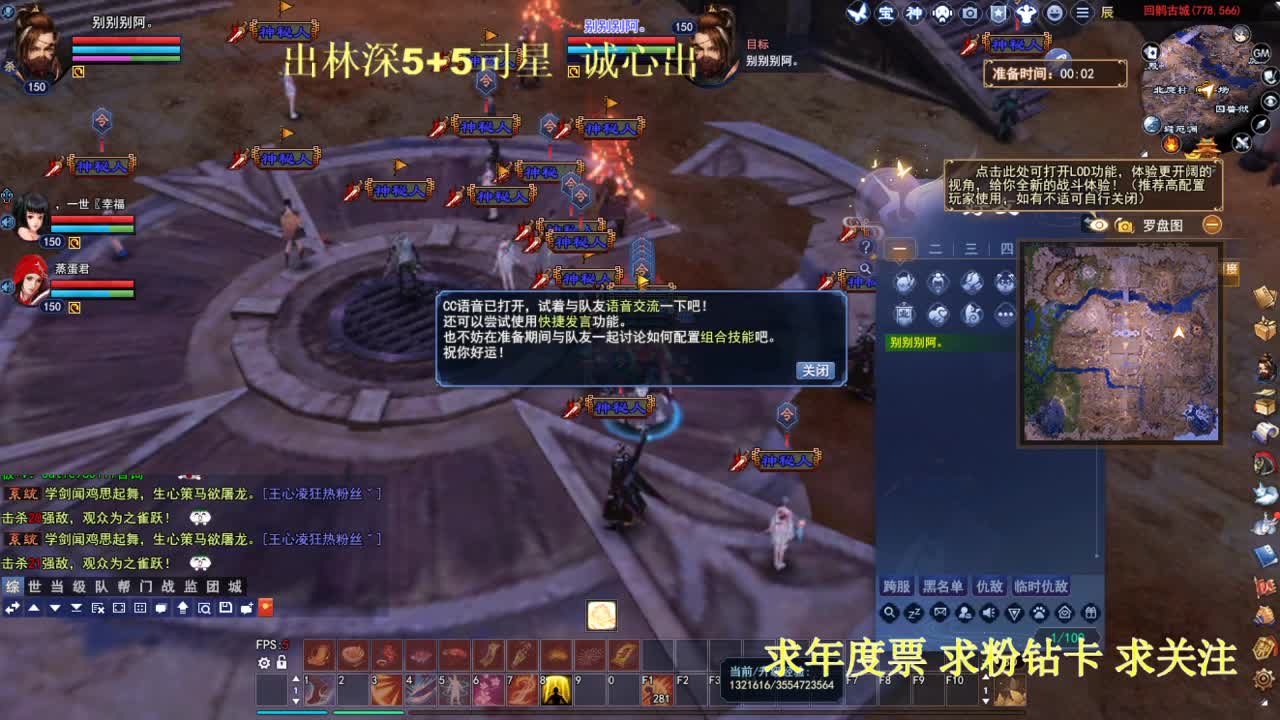Select the mask icon on the top toolbar
Screen dimensions: 1280x720
(940, 13)
